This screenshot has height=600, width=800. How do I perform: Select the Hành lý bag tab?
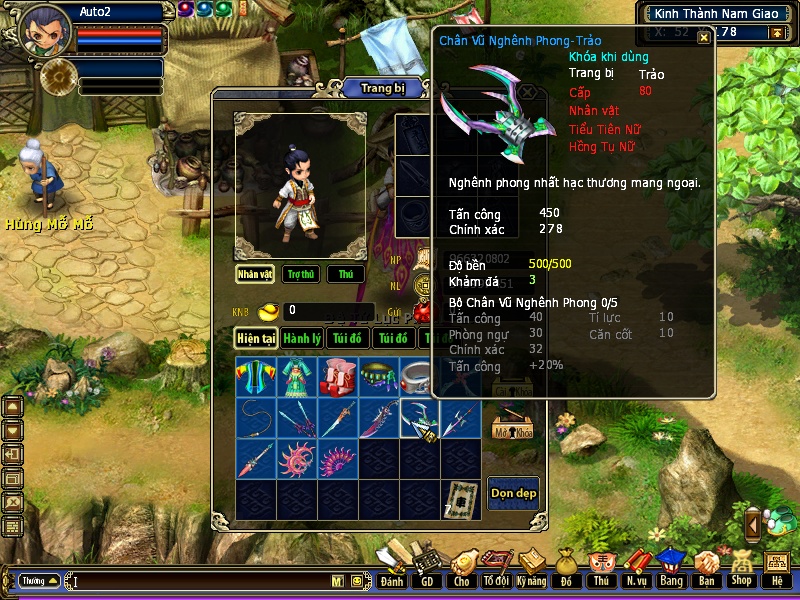(301, 339)
